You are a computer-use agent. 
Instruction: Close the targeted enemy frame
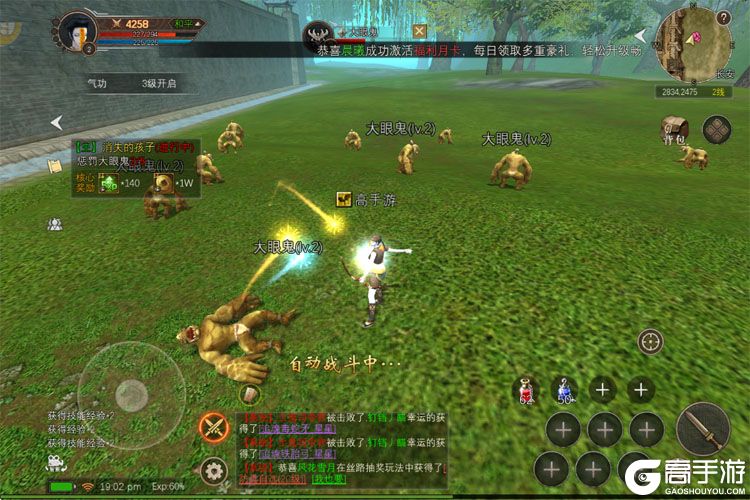420,31
